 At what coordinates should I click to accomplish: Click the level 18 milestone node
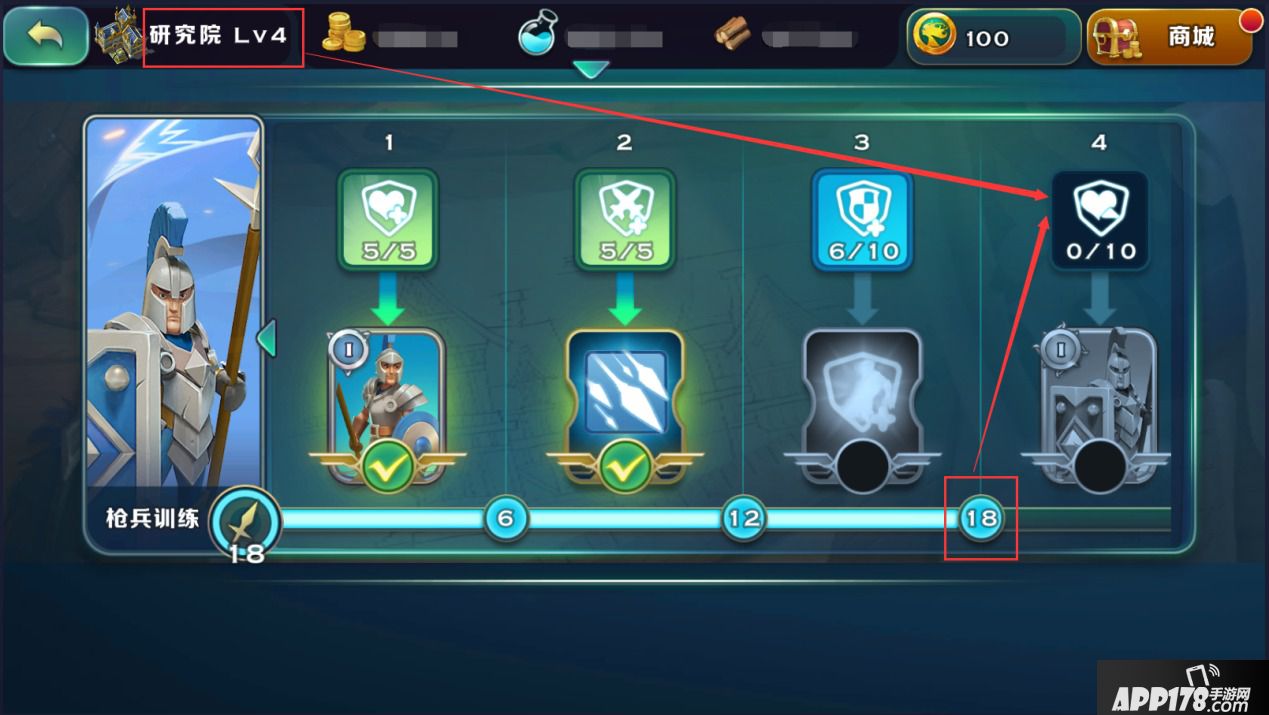tap(981, 518)
